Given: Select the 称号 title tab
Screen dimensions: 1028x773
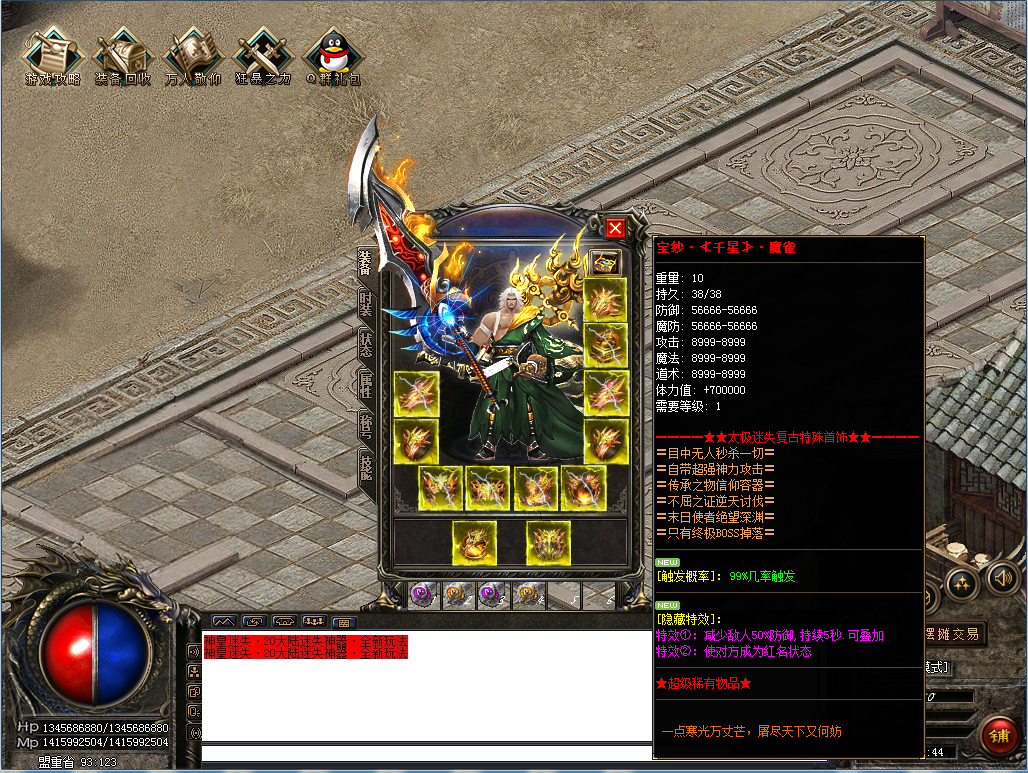Looking at the screenshot, I should [x=366, y=427].
